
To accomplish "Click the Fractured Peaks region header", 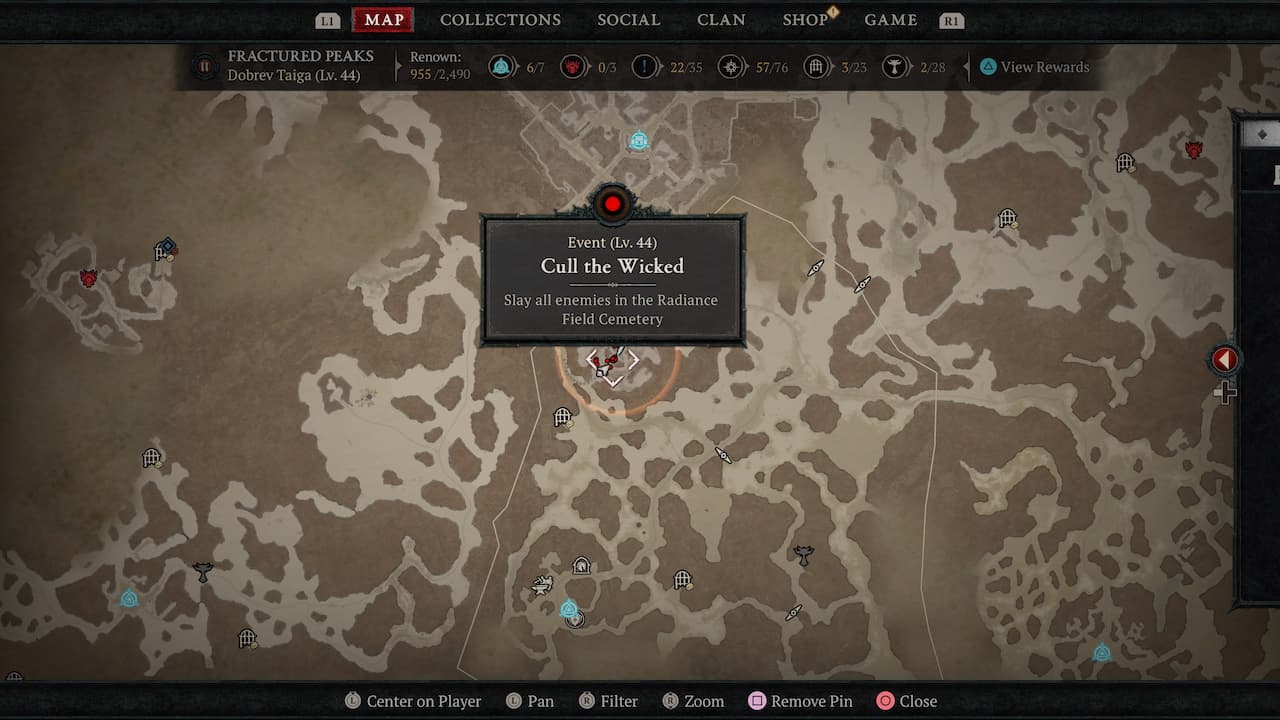I will coord(300,57).
